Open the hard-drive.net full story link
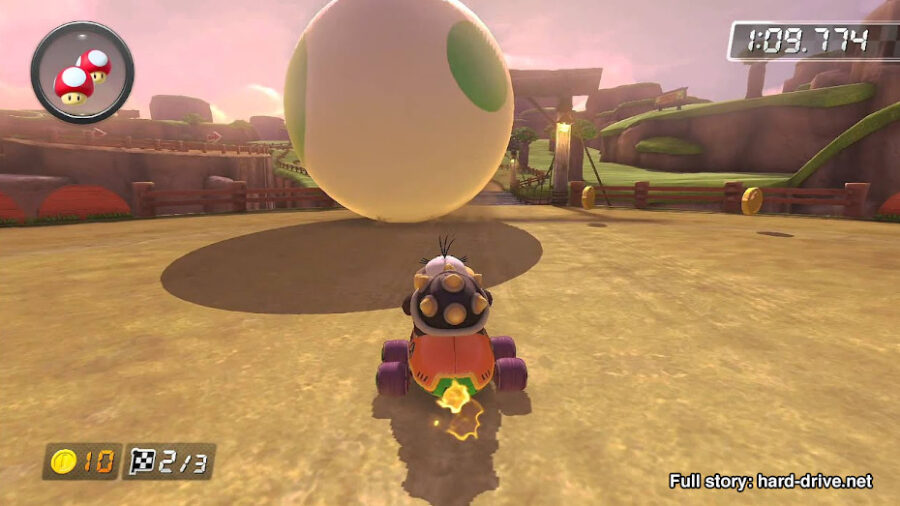900x506 pixels. (770, 481)
